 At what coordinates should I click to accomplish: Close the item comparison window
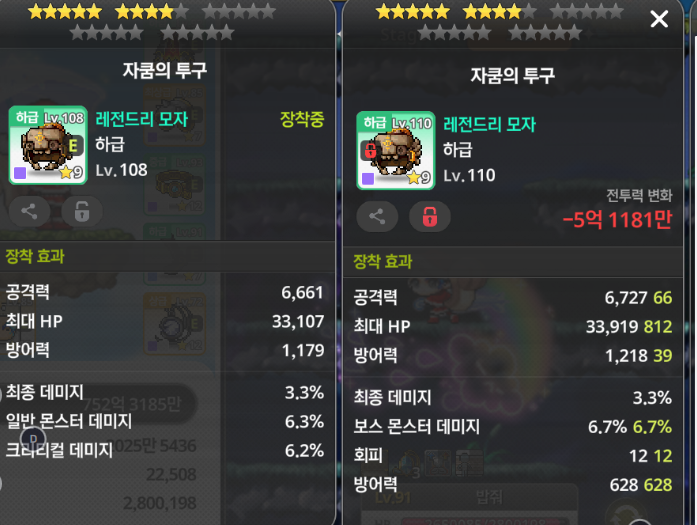[x=659, y=19]
